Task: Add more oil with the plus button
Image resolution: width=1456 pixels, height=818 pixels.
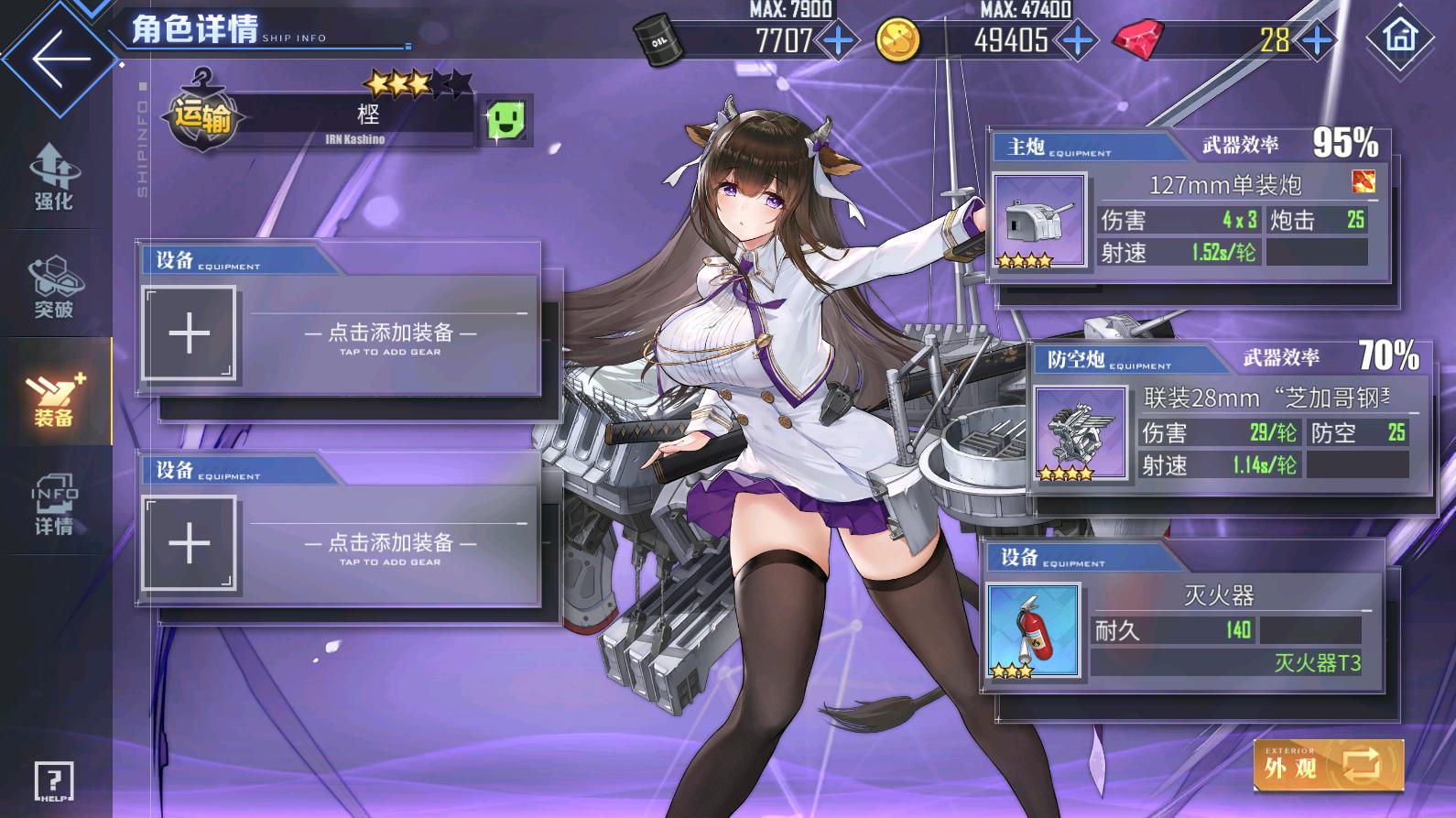Action: 838,40
